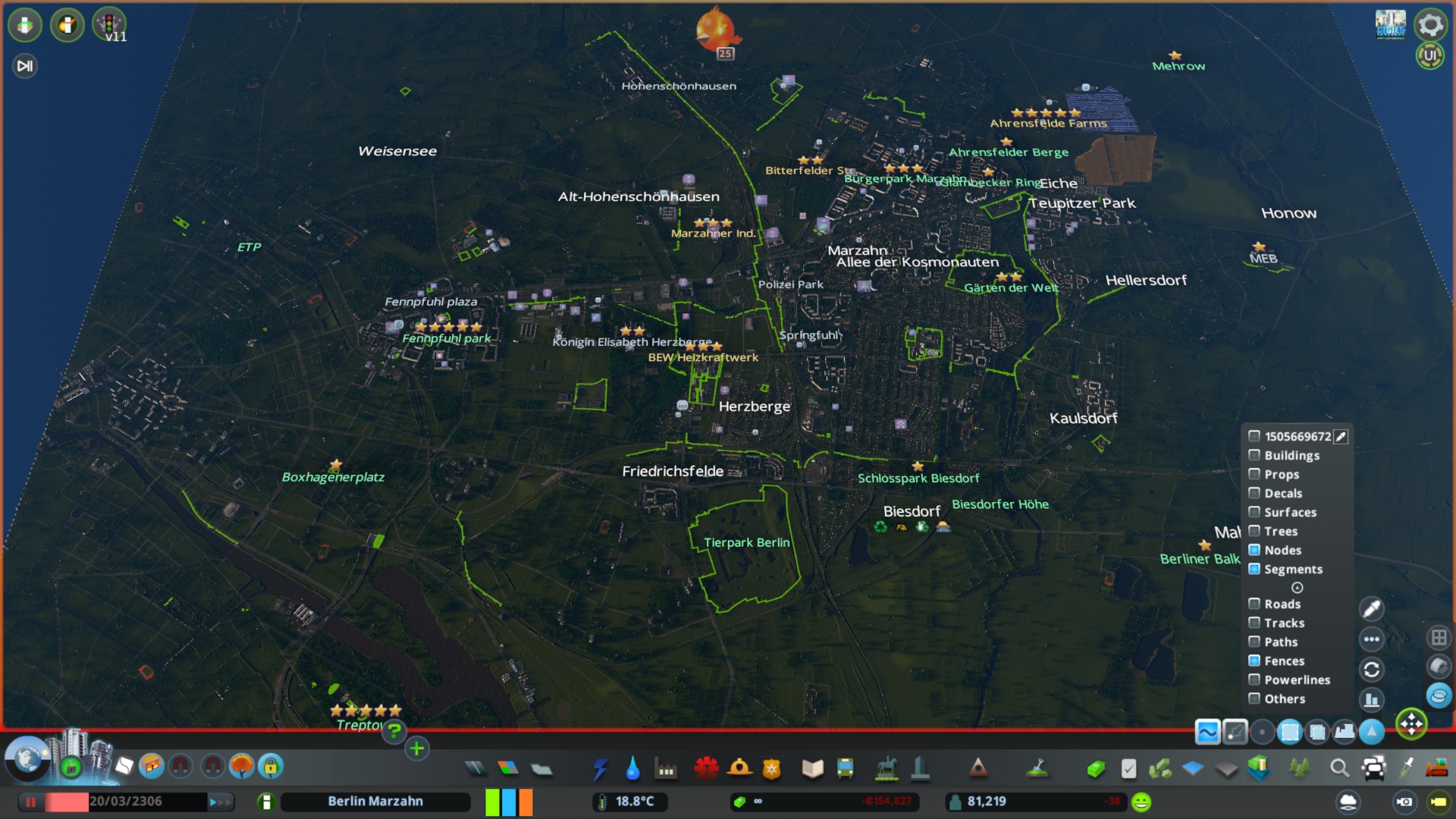The width and height of the screenshot is (1456, 819).
Task: Open traffic manager via traffic light icon
Action: tap(111, 24)
